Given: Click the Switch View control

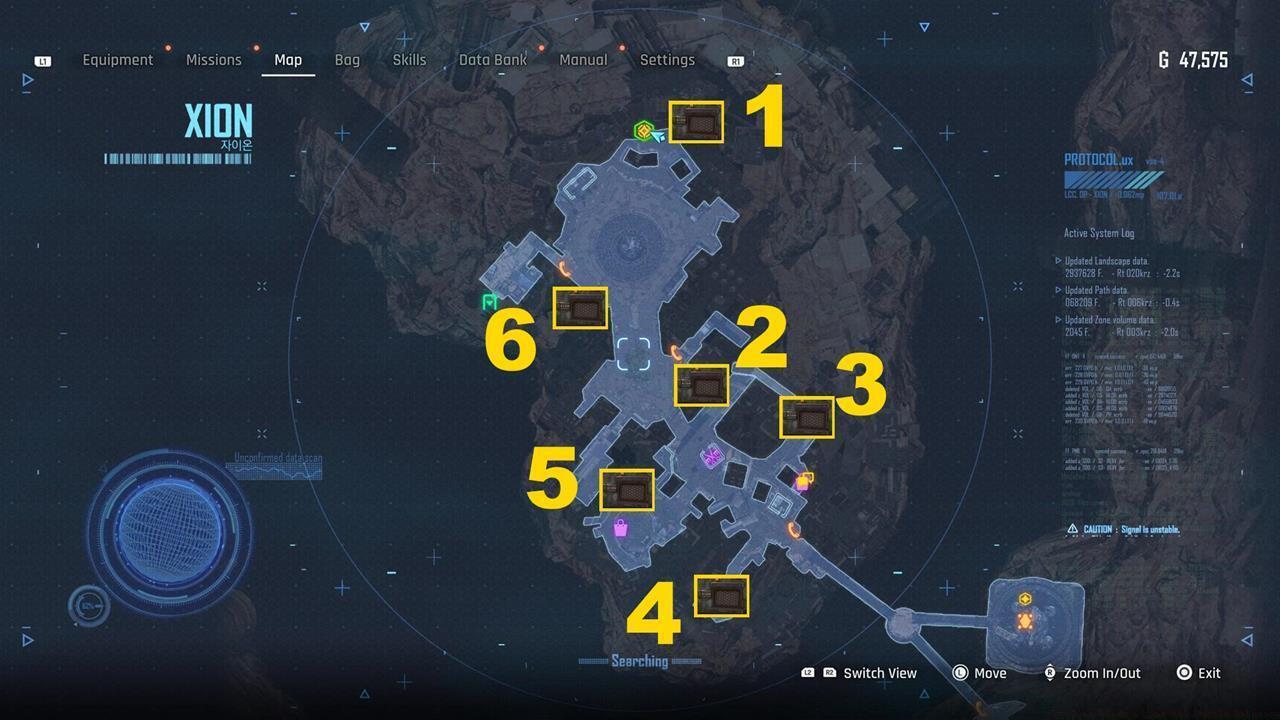Looking at the screenshot, I should 878,673.
